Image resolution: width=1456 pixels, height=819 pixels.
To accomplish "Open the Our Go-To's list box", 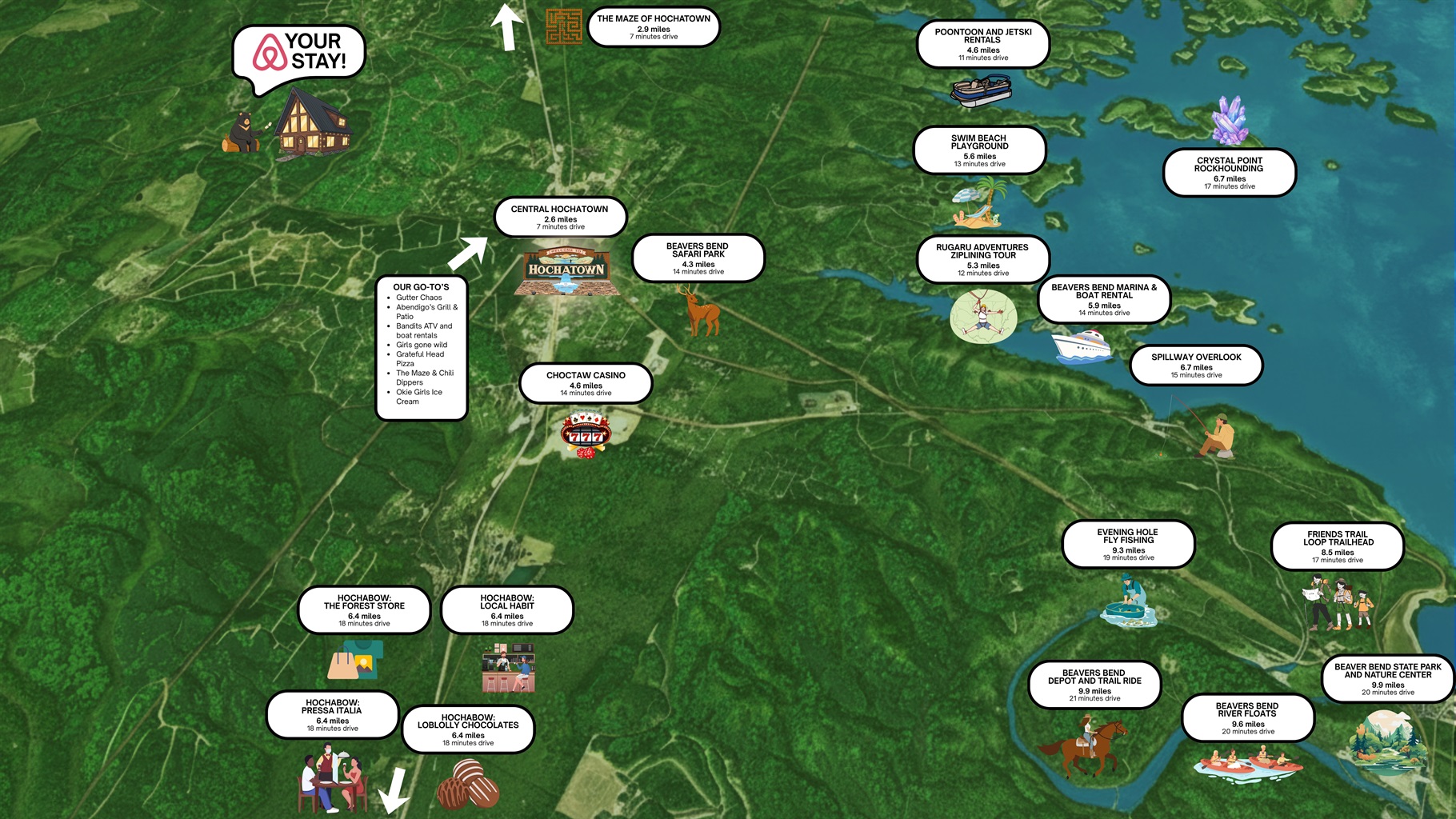I will [x=422, y=347].
